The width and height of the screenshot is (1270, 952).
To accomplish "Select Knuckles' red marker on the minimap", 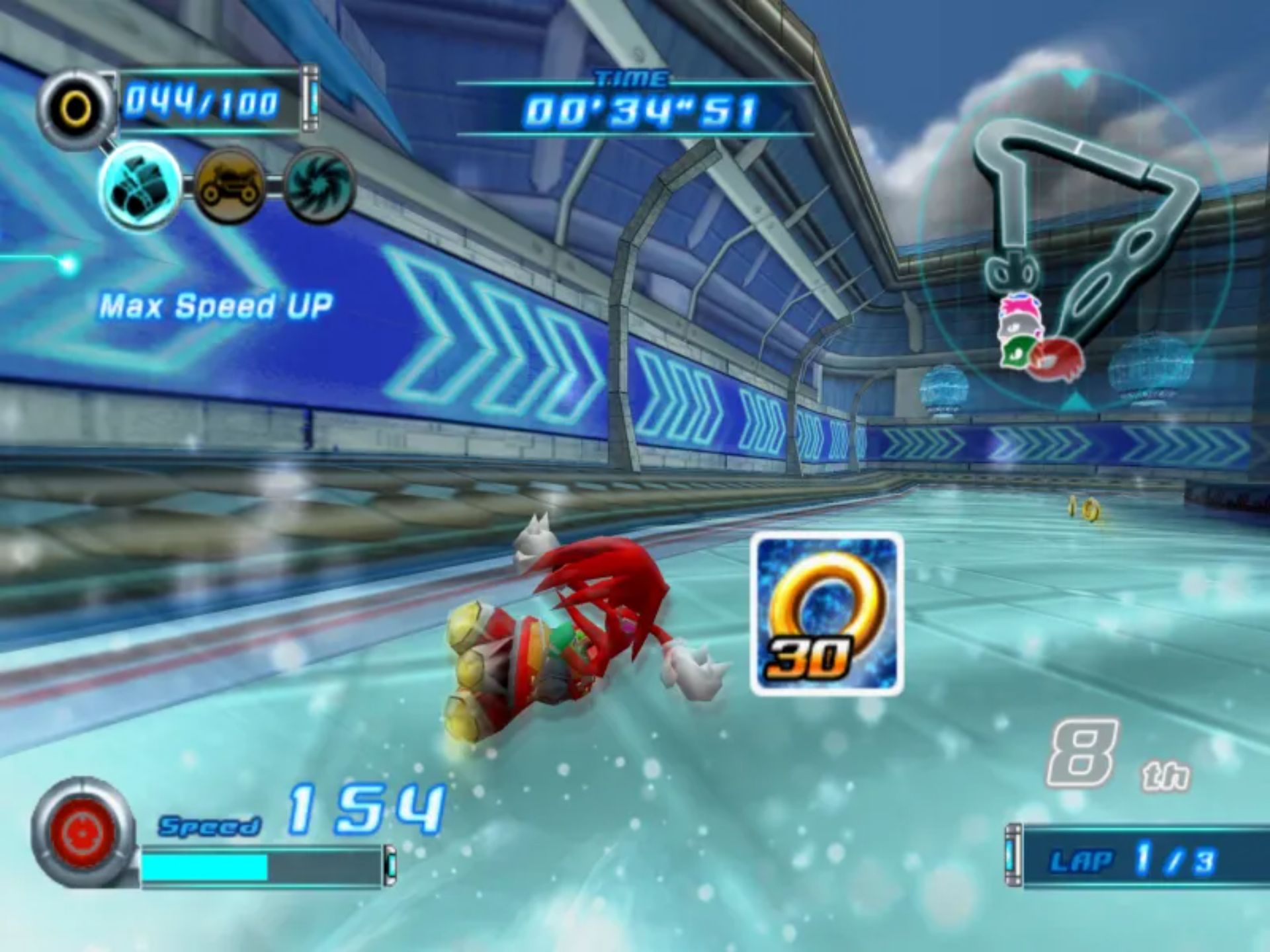I will 1057,362.
